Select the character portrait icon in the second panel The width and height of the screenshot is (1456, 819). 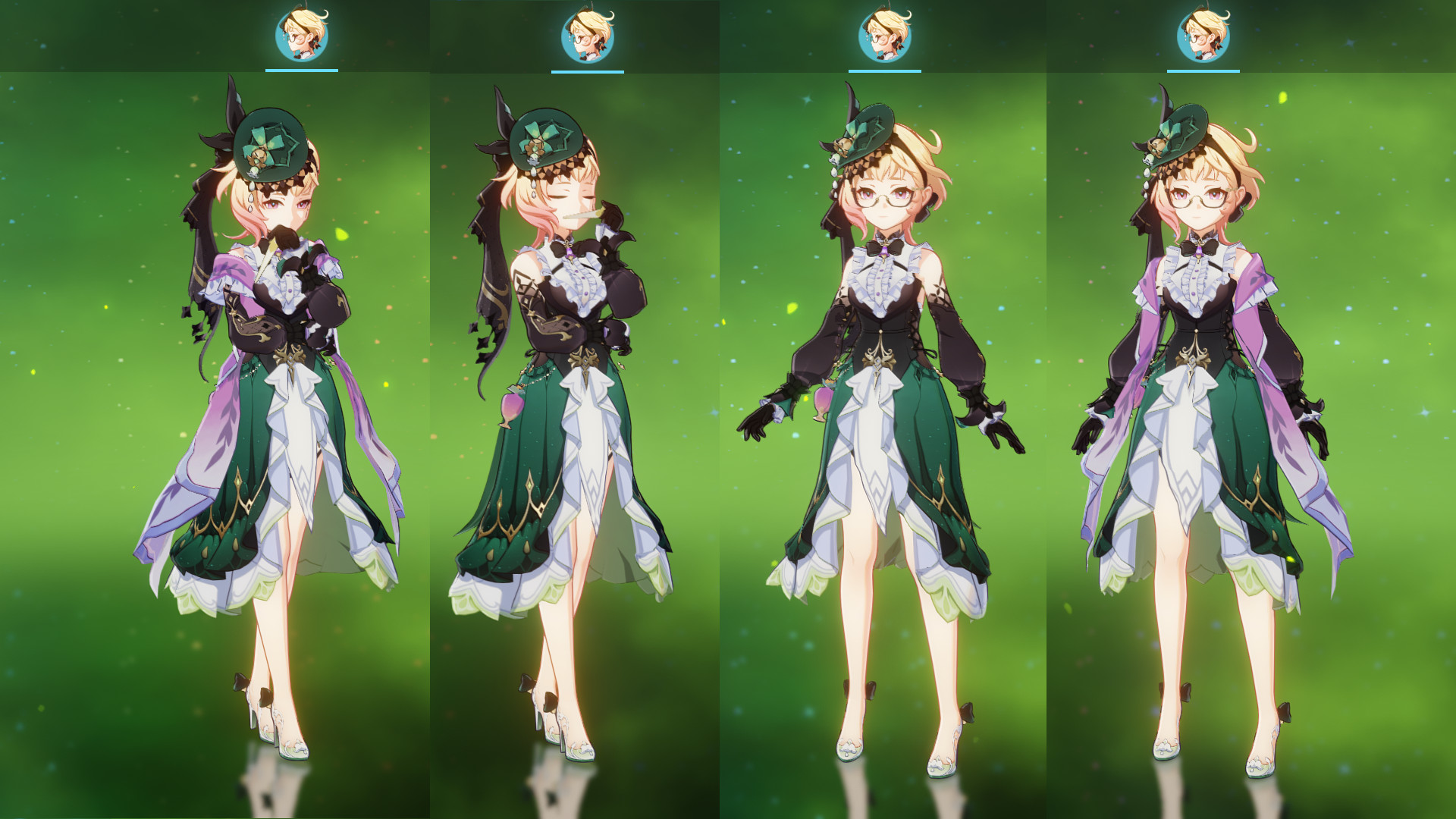pyautogui.click(x=587, y=32)
